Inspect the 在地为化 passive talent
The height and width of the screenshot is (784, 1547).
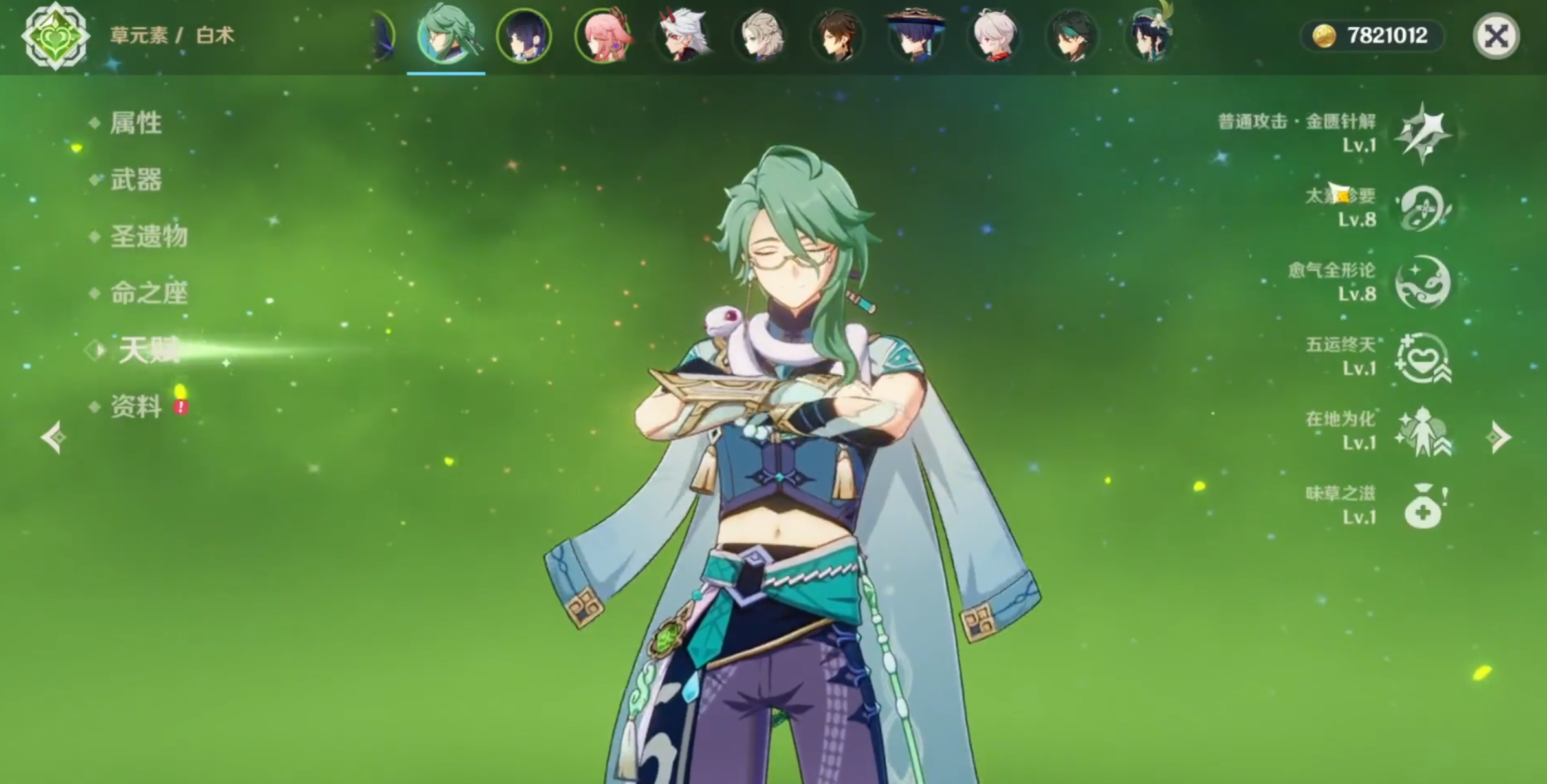pyautogui.click(x=1422, y=431)
